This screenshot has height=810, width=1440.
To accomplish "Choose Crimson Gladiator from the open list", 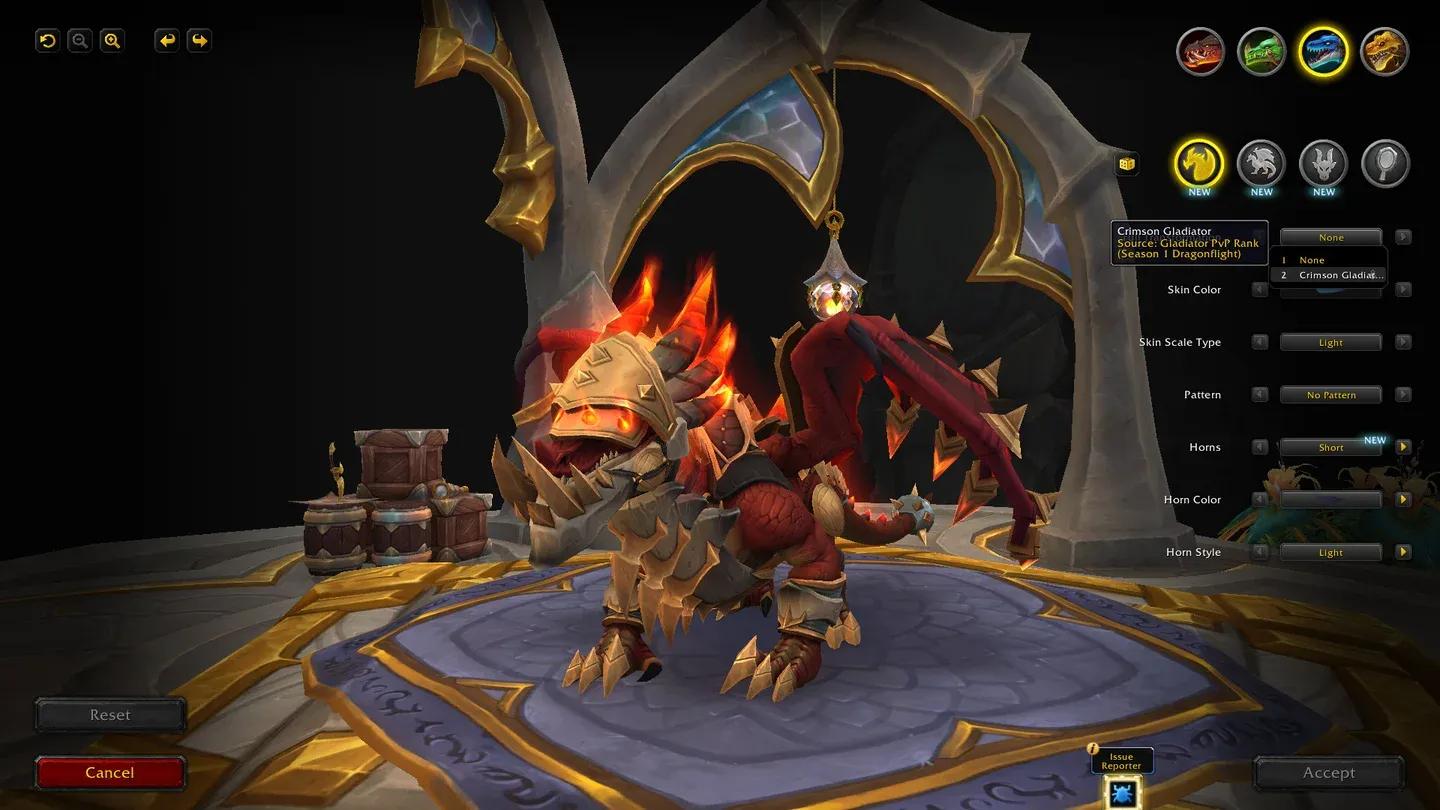I will coord(1336,275).
